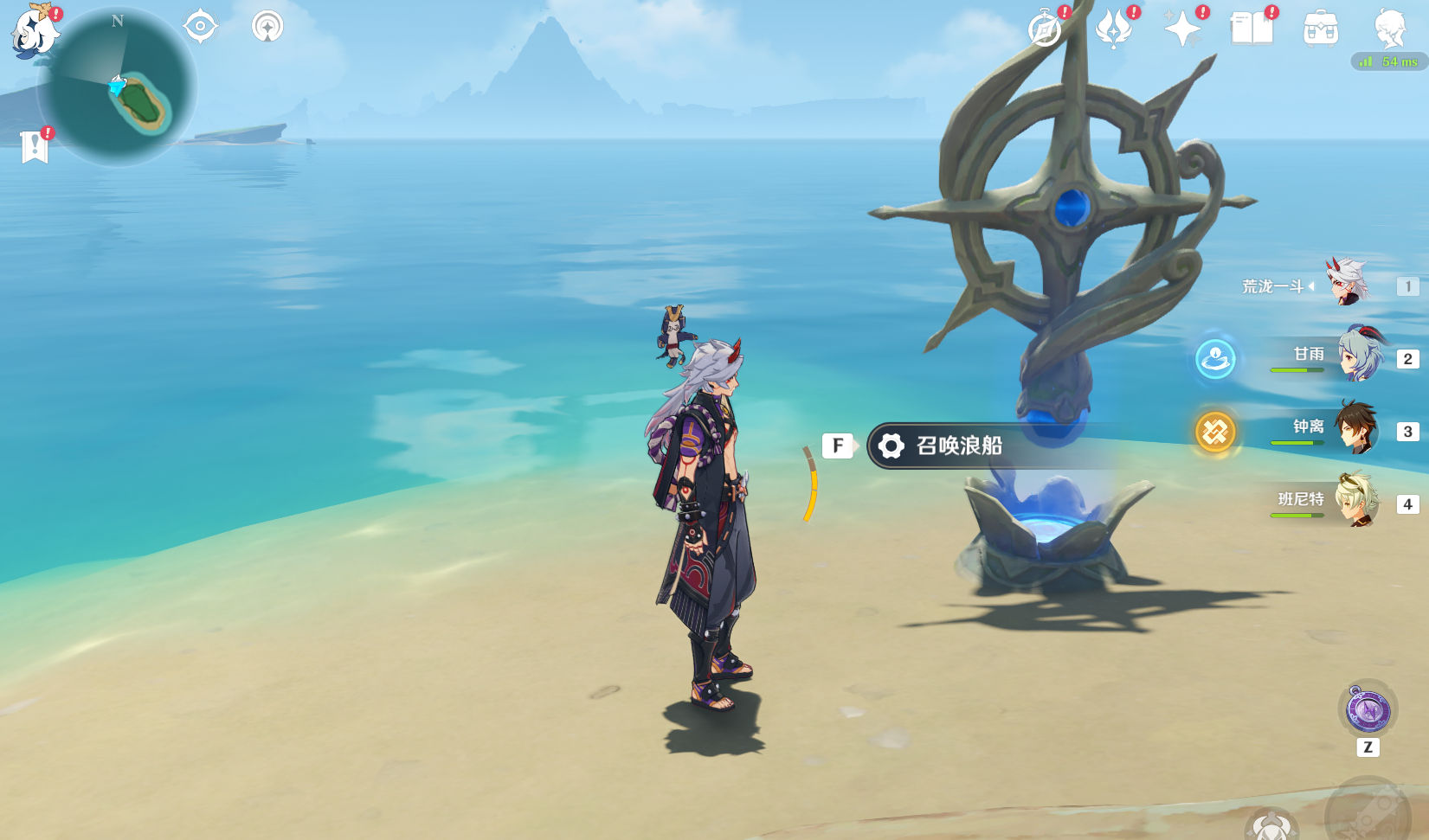Screen dimensions: 1429x840
Task: Open the circular minimap
Action: [118, 87]
